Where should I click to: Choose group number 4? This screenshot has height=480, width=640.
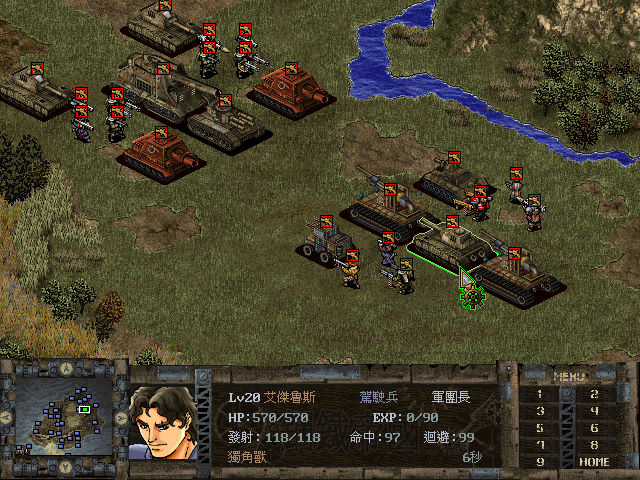point(595,411)
